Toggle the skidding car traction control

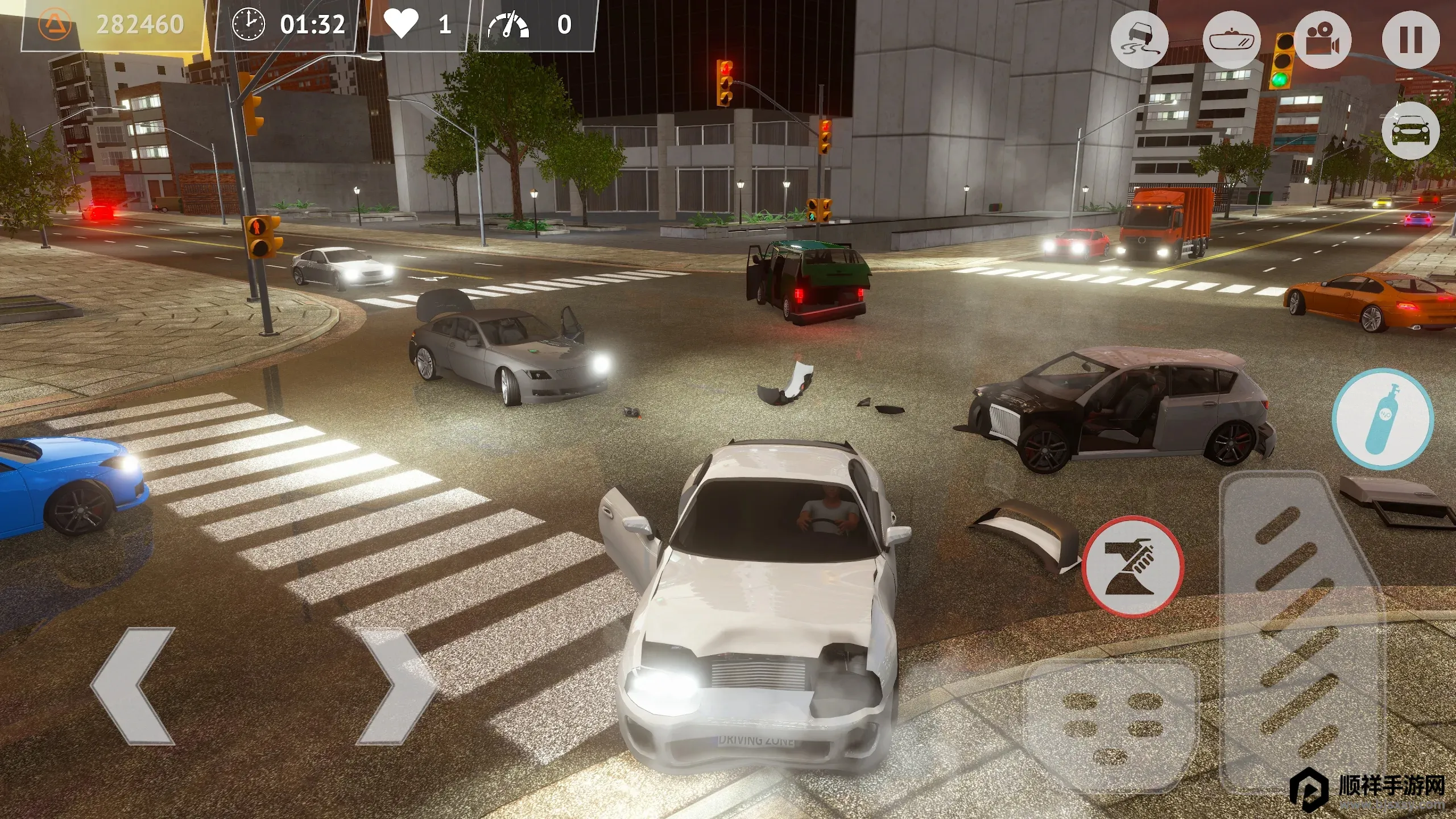point(1139,40)
